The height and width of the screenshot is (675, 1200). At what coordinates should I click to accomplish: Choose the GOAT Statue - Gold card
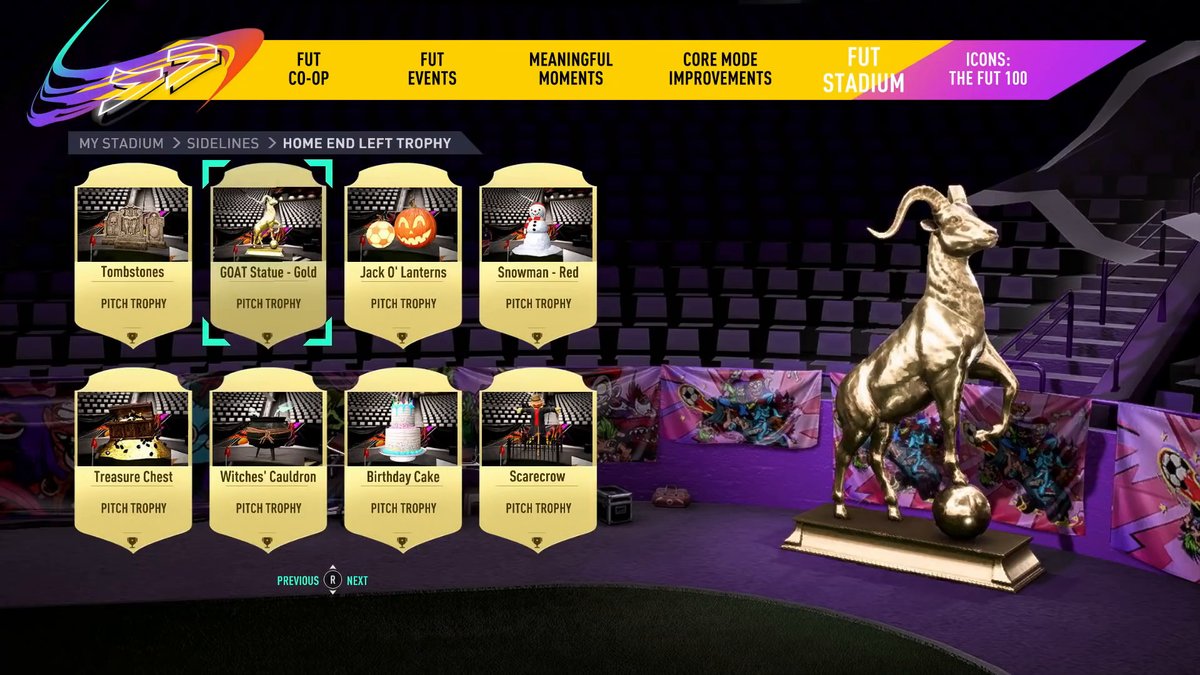268,255
